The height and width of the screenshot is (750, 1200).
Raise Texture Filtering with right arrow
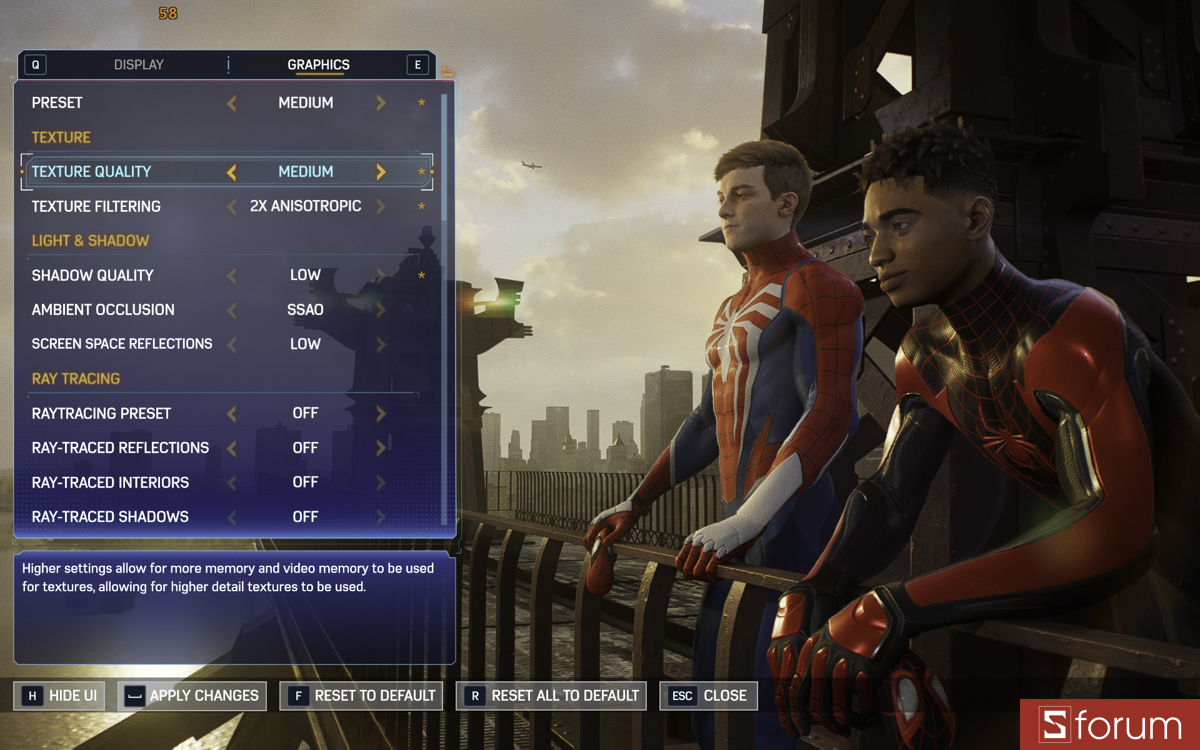381,206
